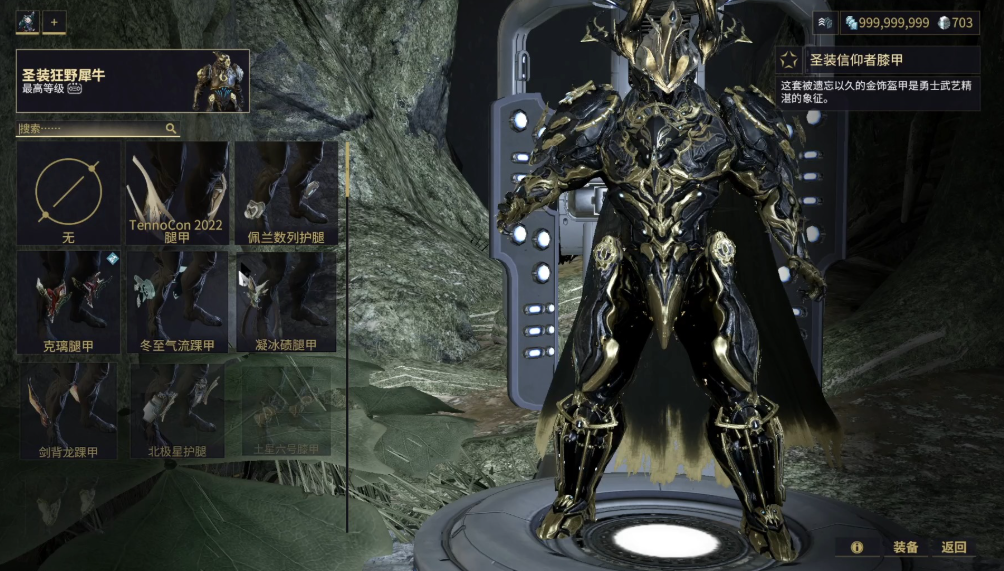Choose the 凝冰碛腿甲 leg armor
The image size is (1004, 571).
pyautogui.click(x=285, y=303)
